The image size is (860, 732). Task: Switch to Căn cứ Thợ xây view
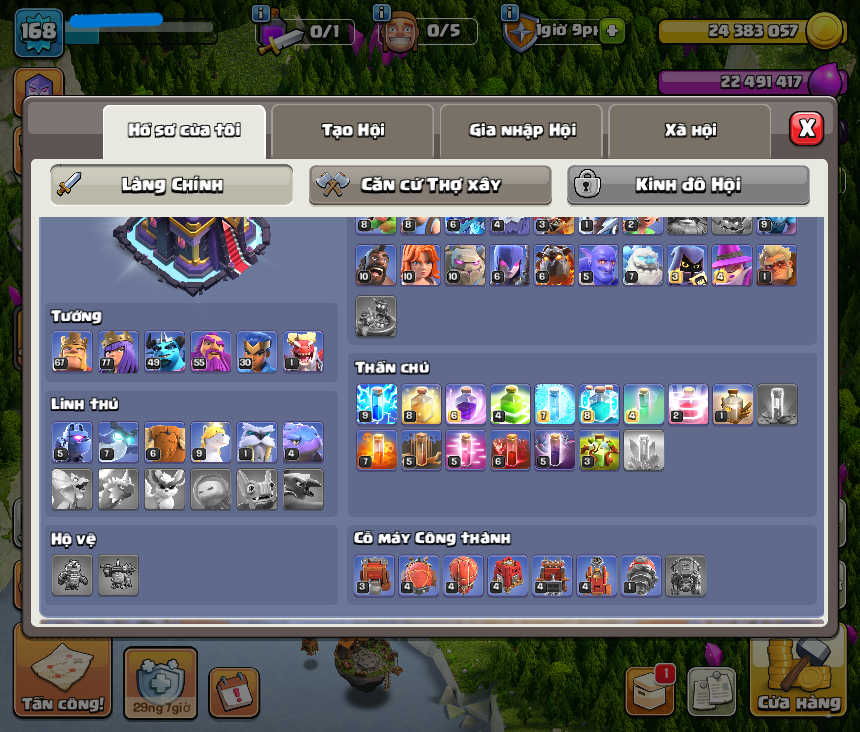pos(430,185)
